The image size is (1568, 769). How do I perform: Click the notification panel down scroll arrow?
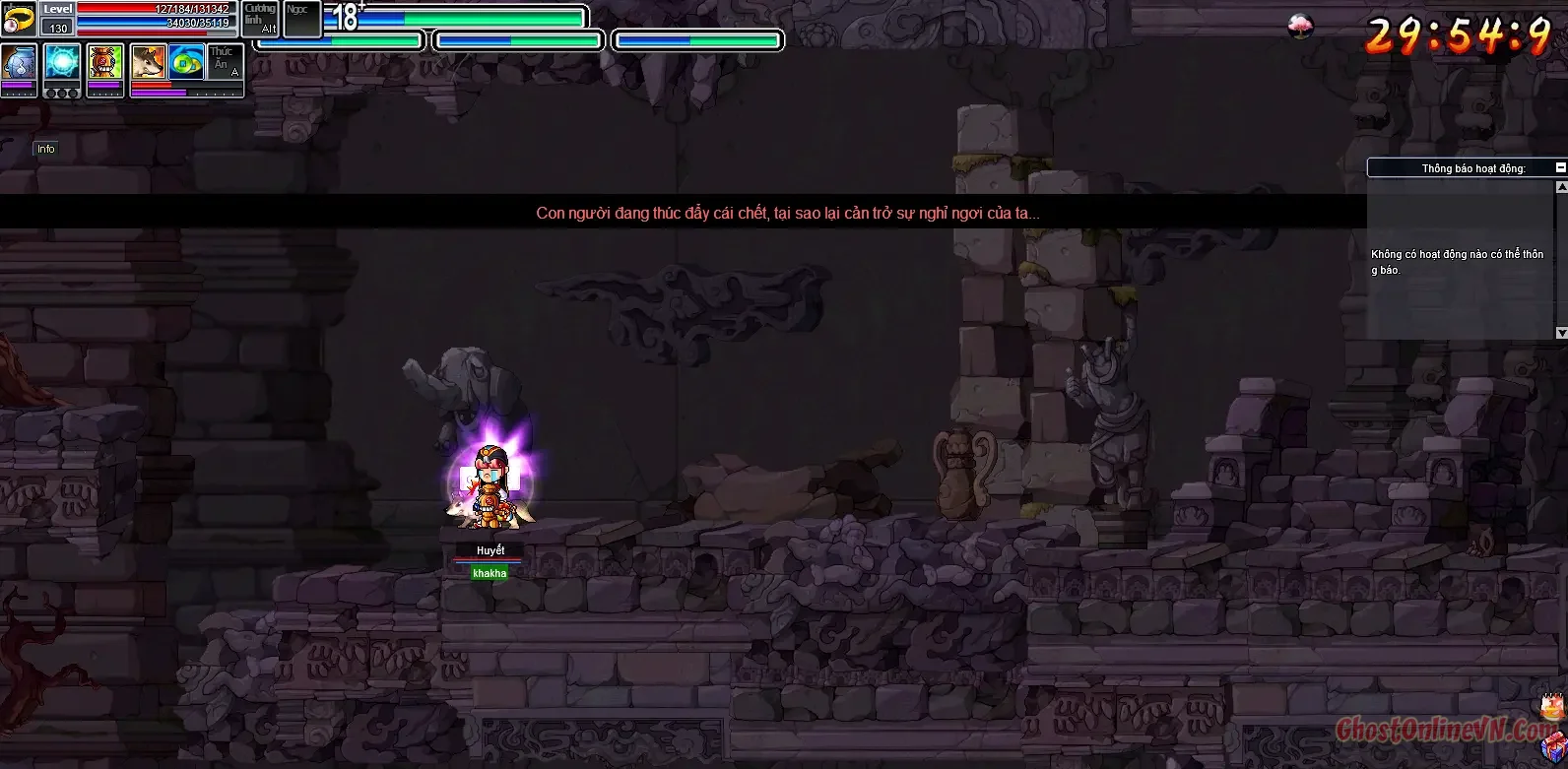point(1561,331)
